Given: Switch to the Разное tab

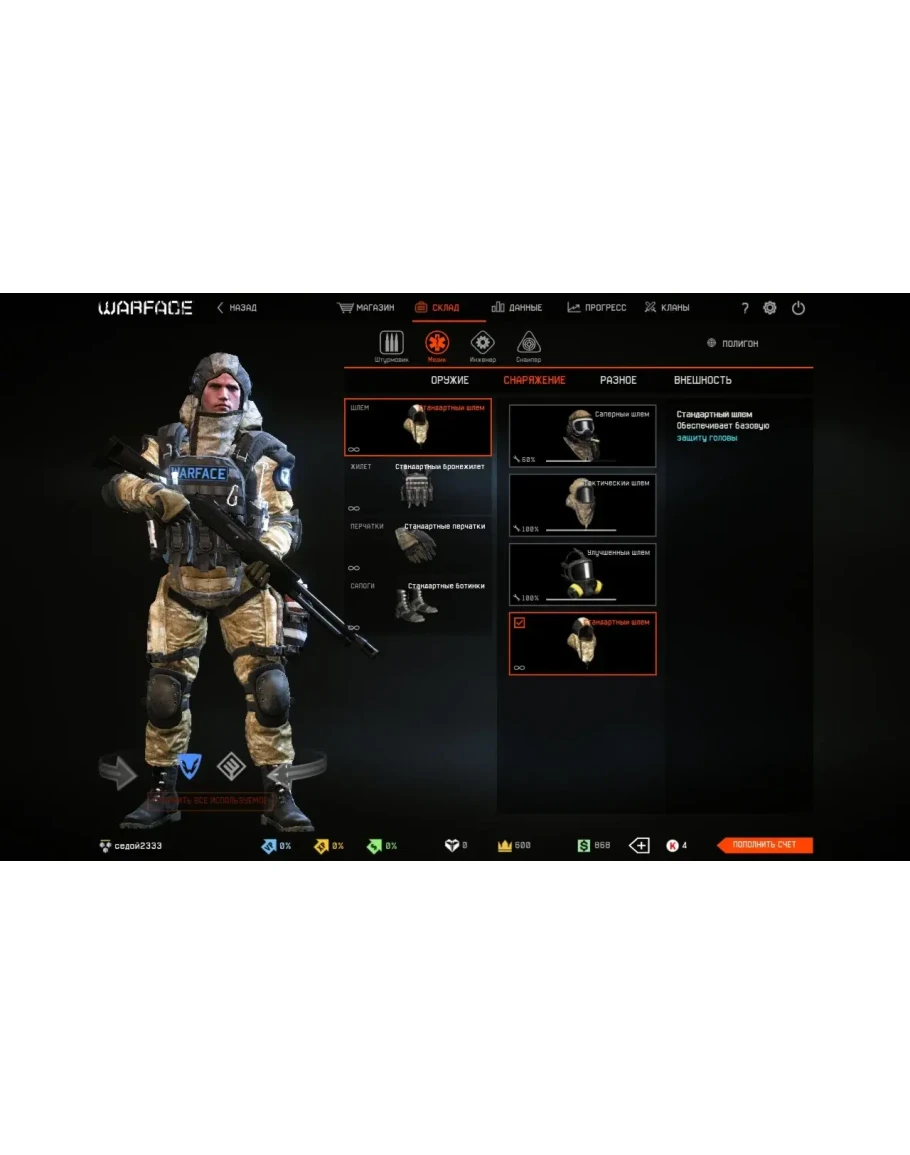Looking at the screenshot, I should coord(618,380).
